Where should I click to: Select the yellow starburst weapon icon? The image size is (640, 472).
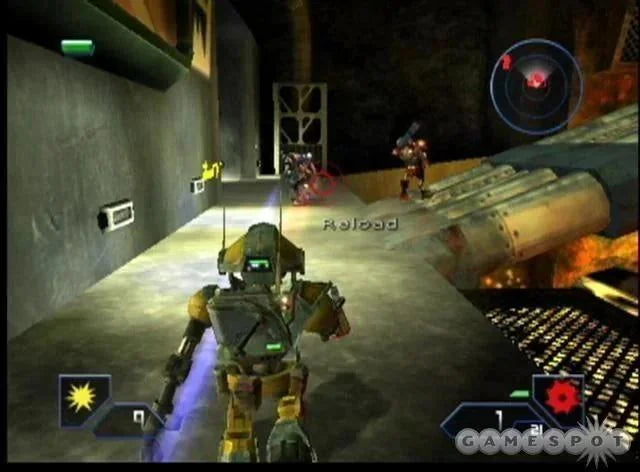(78, 397)
